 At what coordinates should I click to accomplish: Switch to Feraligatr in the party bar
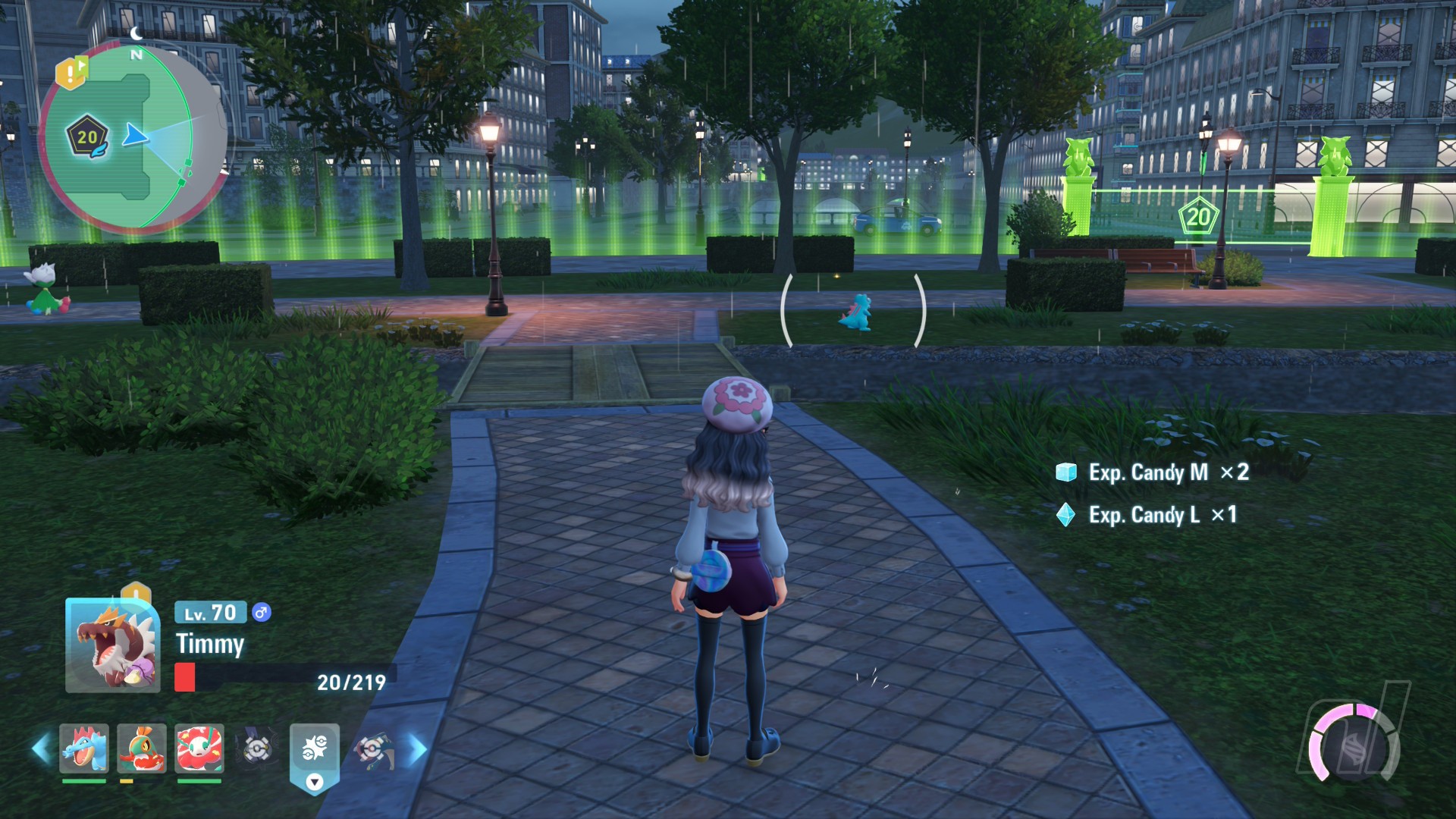pyautogui.click(x=84, y=748)
